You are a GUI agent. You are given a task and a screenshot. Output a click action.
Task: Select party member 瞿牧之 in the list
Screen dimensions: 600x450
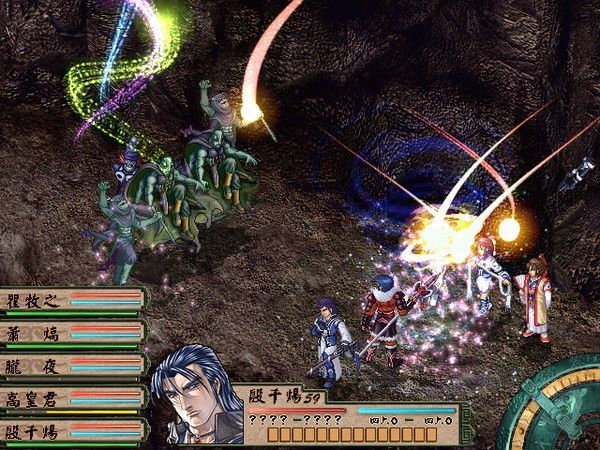coord(72,299)
